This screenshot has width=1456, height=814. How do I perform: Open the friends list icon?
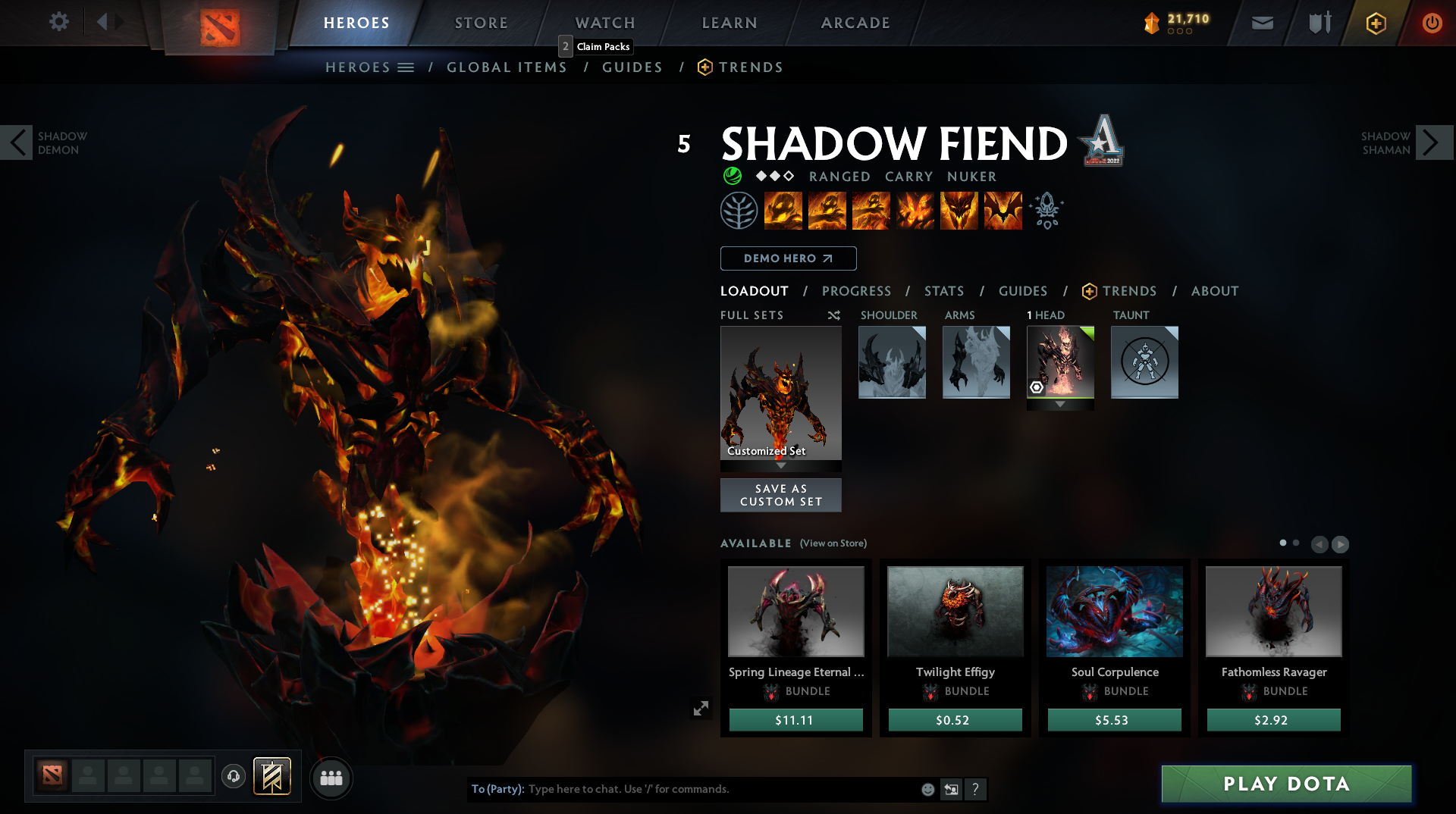click(x=331, y=778)
